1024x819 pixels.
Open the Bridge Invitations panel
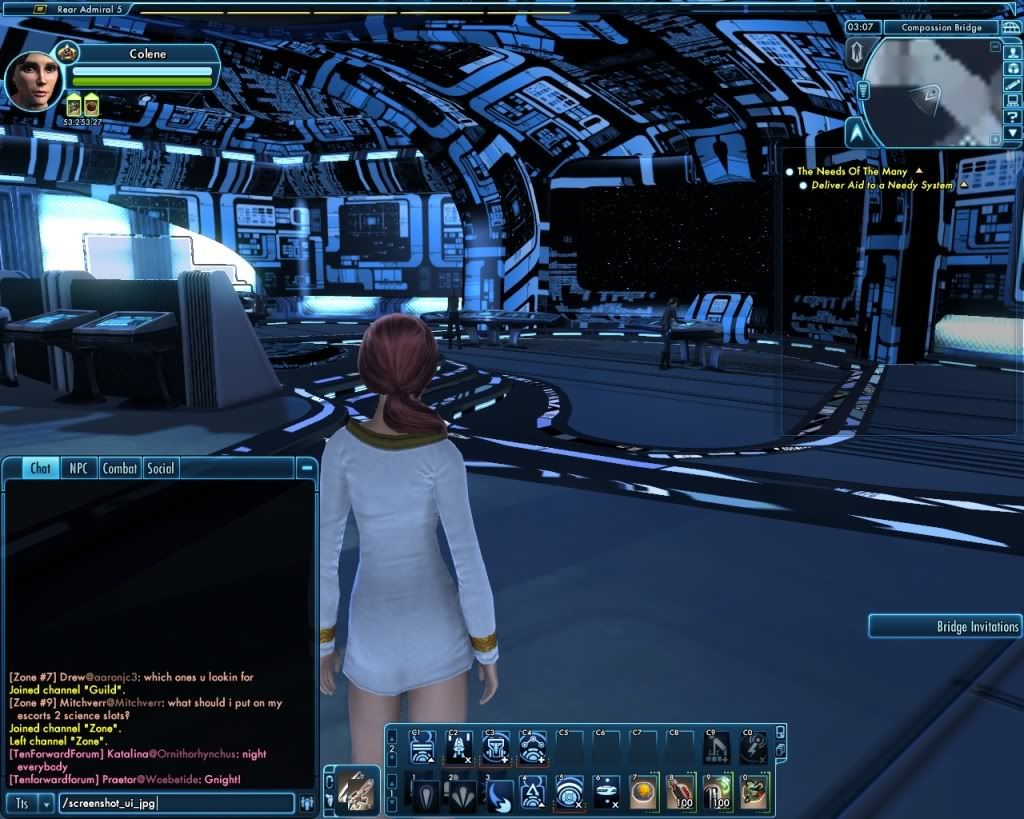point(945,627)
